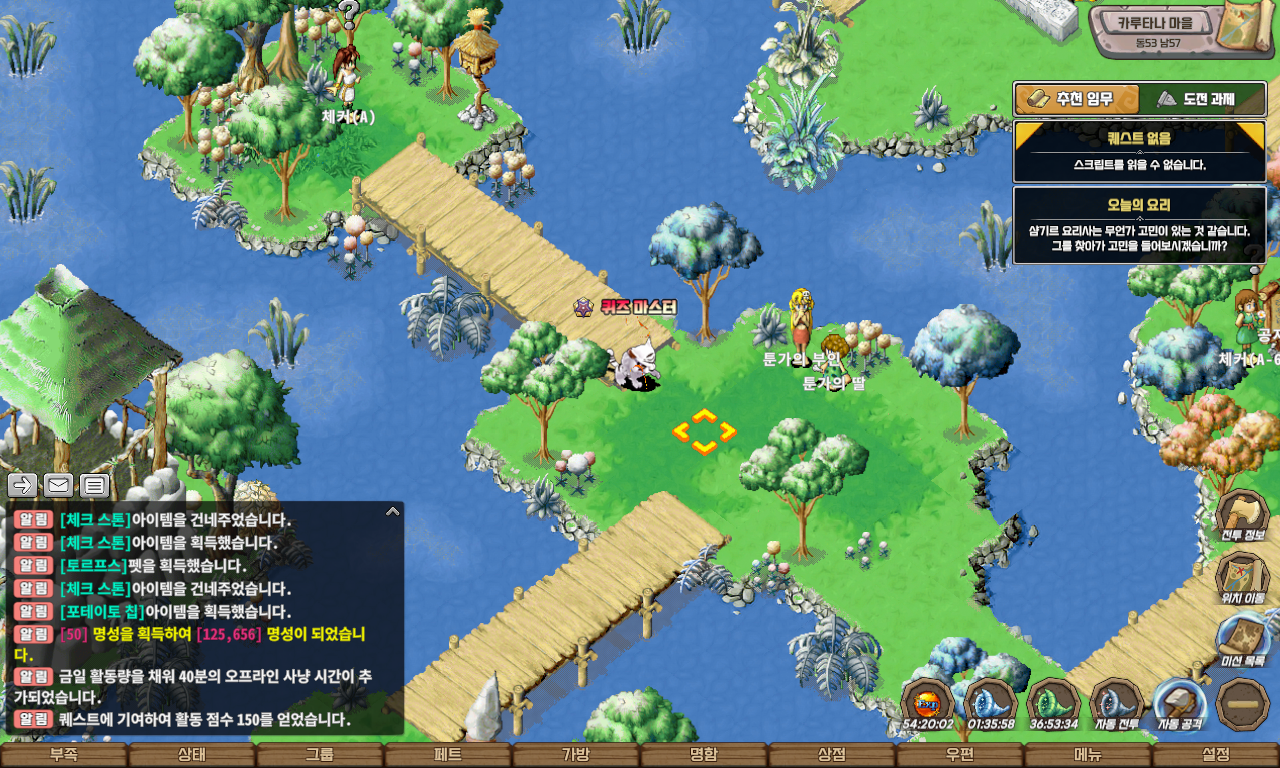Open the 설정 (Settings) menu
The image size is (1280, 768).
[x=1216, y=755]
